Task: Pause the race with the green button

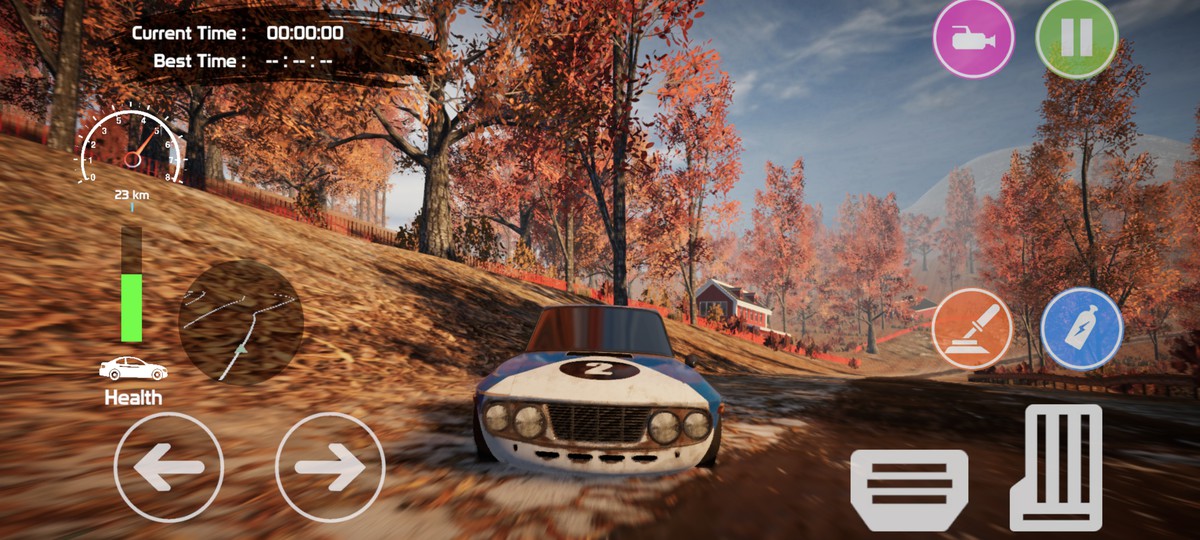Action: [1076, 39]
